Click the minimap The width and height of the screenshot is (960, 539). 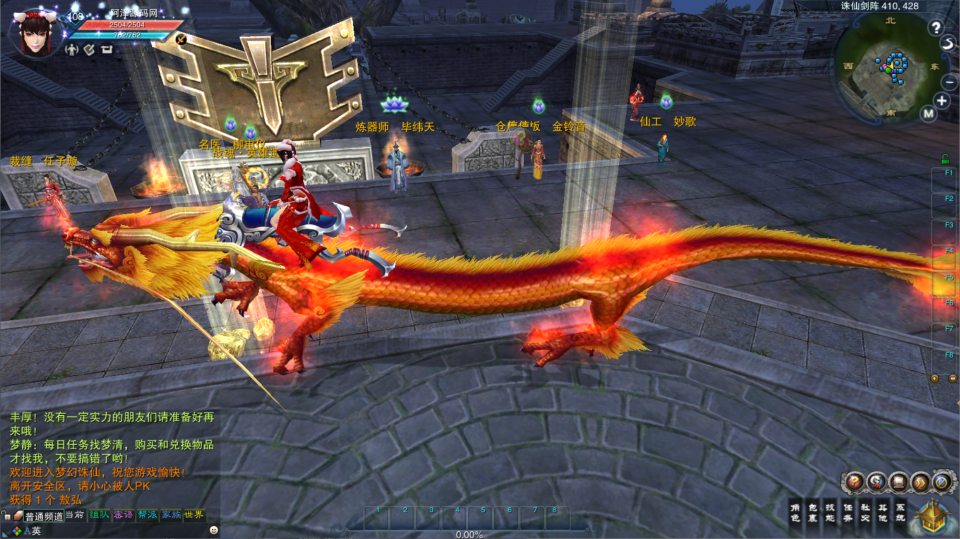888,67
